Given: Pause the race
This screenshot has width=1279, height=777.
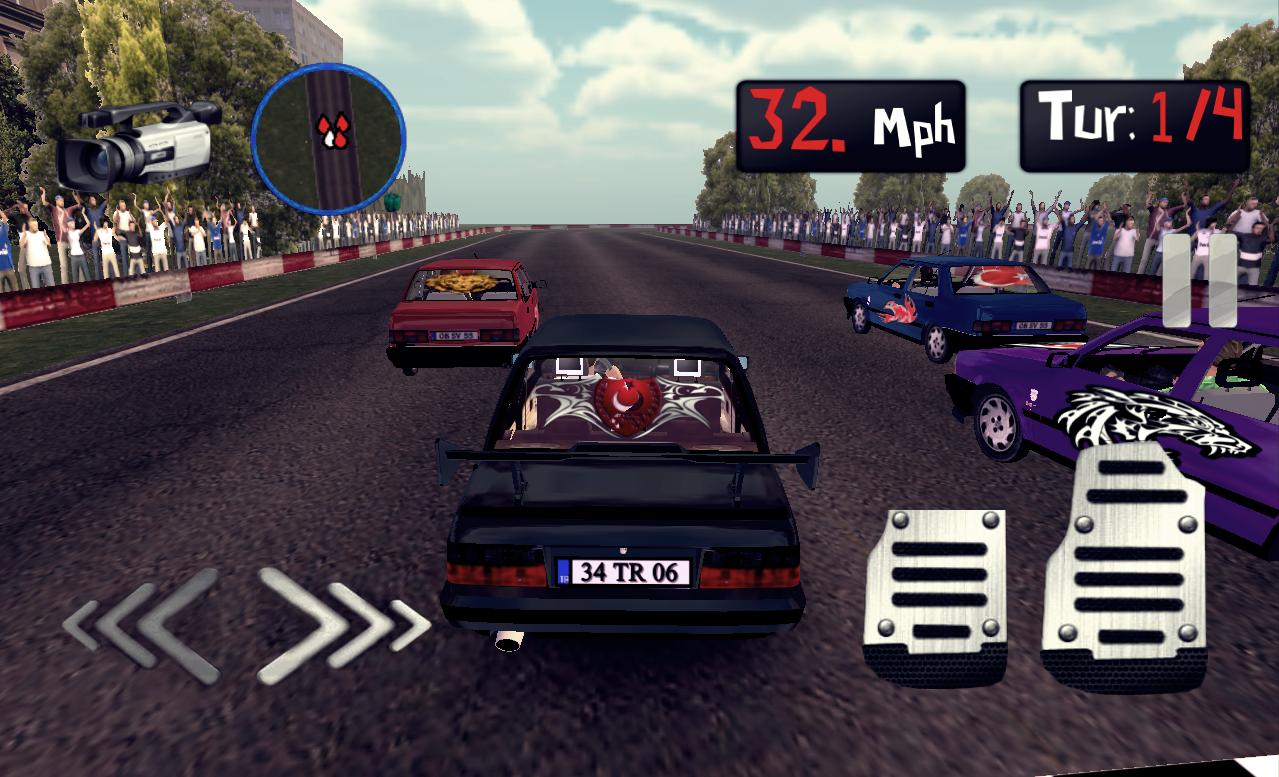Looking at the screenshot, I should coord(1200,280).
